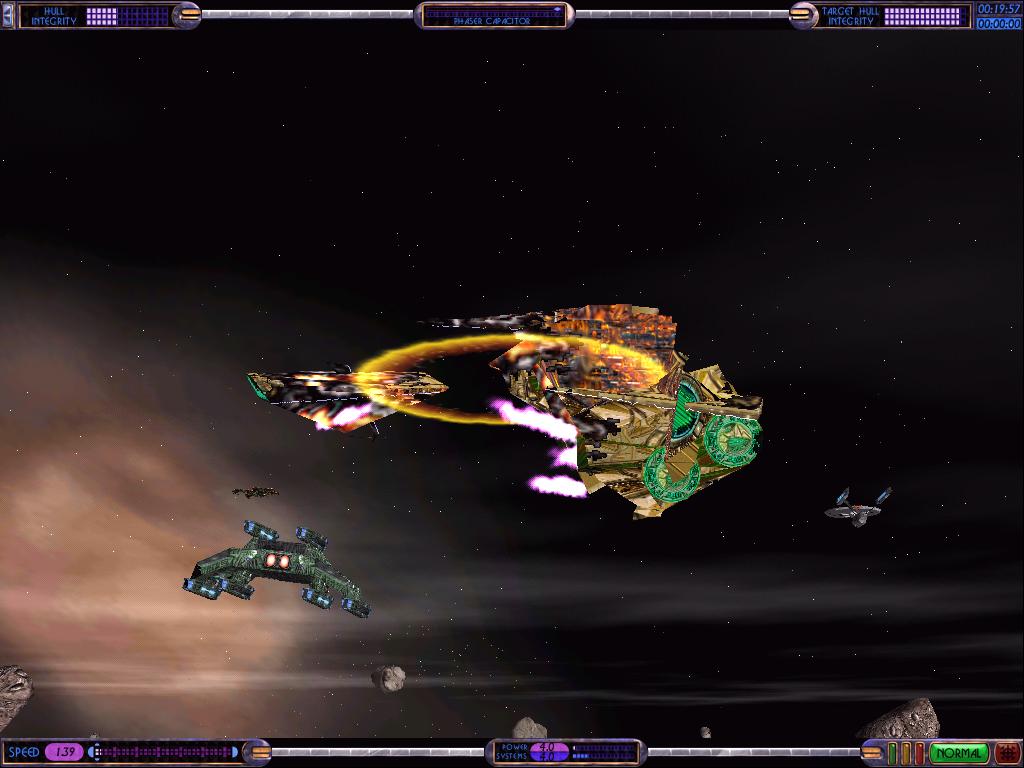Toggle the orange knob beside Hull Integrity
This screenshot has width=1024, height=768.
point(187,14)
